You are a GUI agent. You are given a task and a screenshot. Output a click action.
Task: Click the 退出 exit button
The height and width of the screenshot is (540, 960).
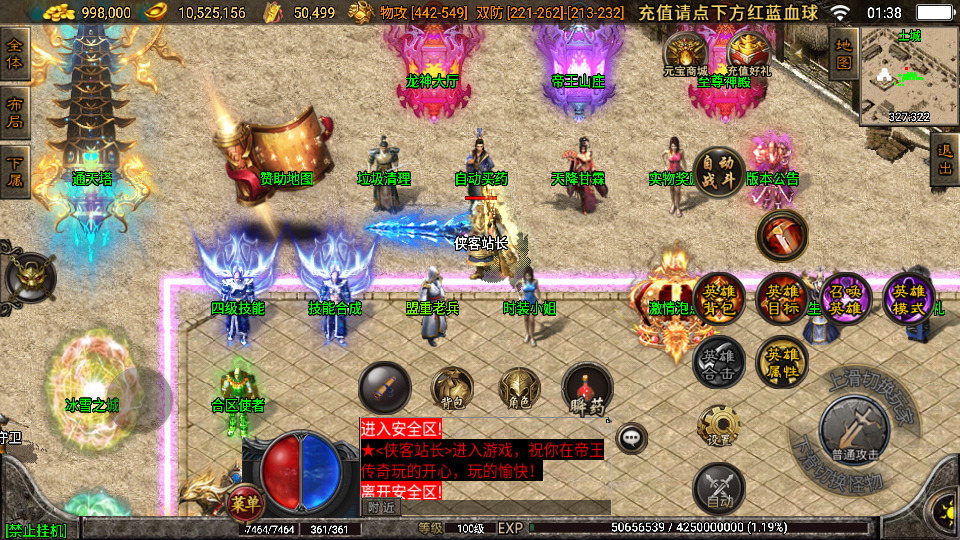click(x=943, y=159)
